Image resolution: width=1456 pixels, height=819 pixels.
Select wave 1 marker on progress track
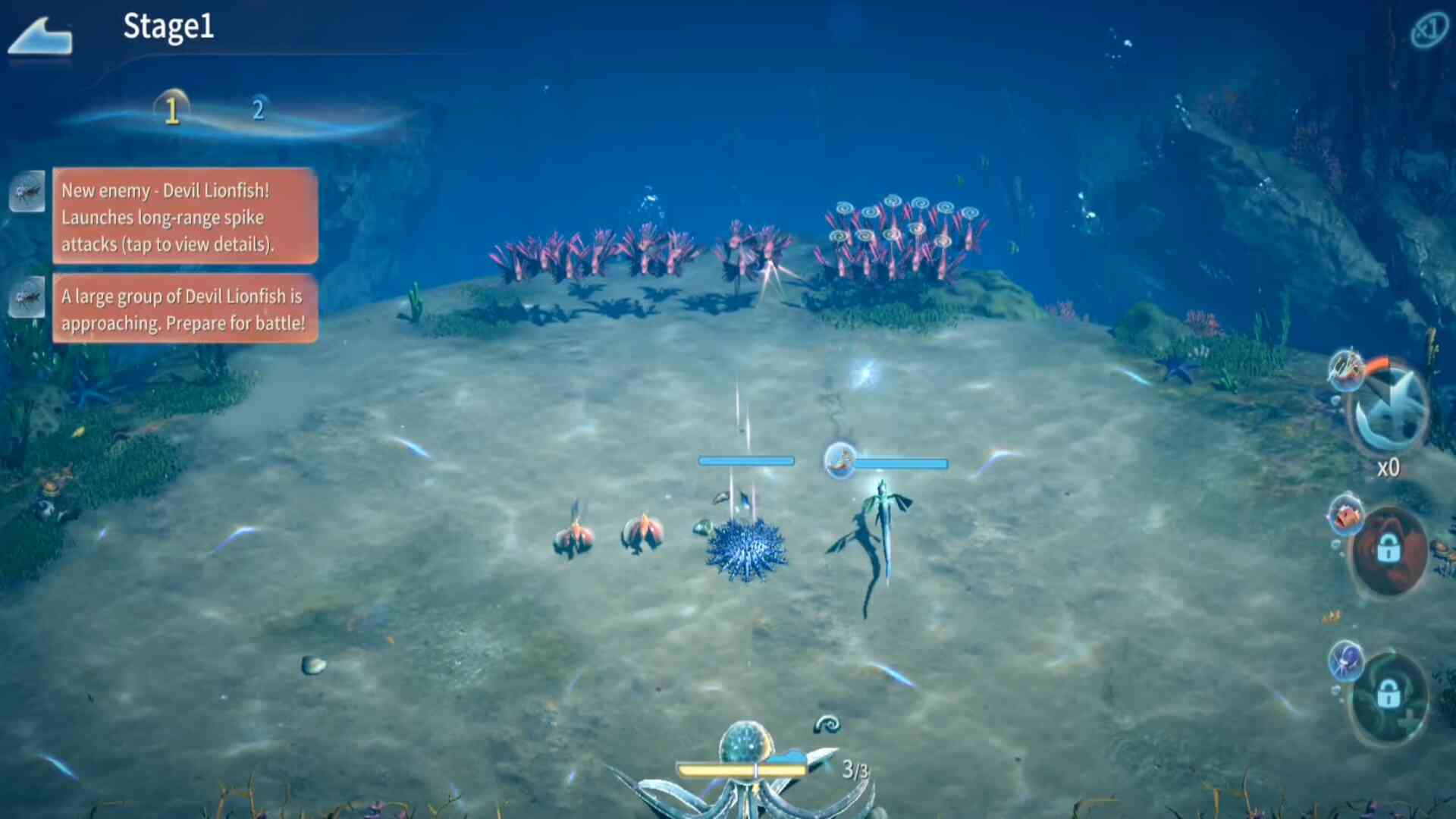(x=172, y=111)
